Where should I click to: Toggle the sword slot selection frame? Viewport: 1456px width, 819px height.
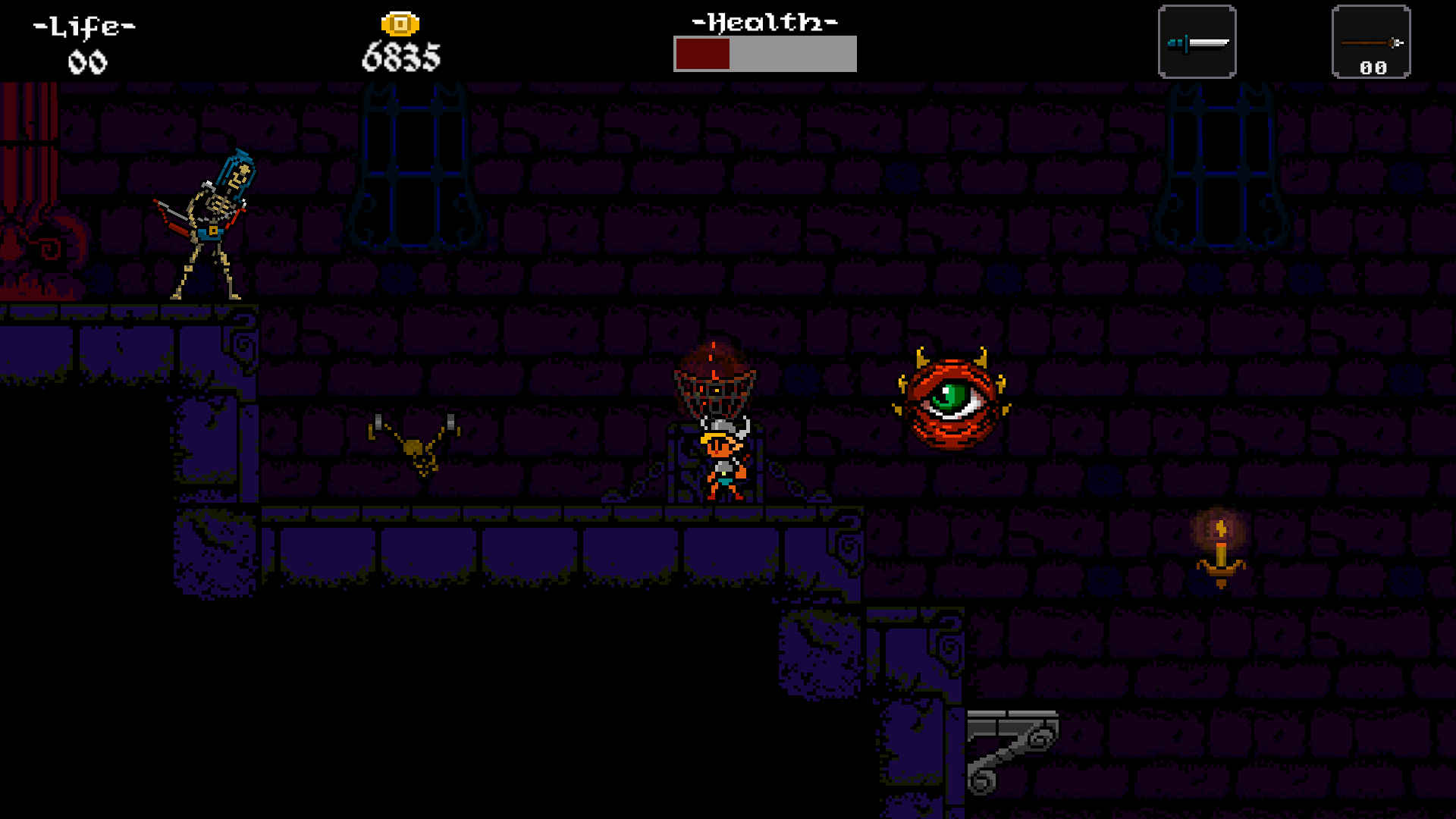[1197, 42]
